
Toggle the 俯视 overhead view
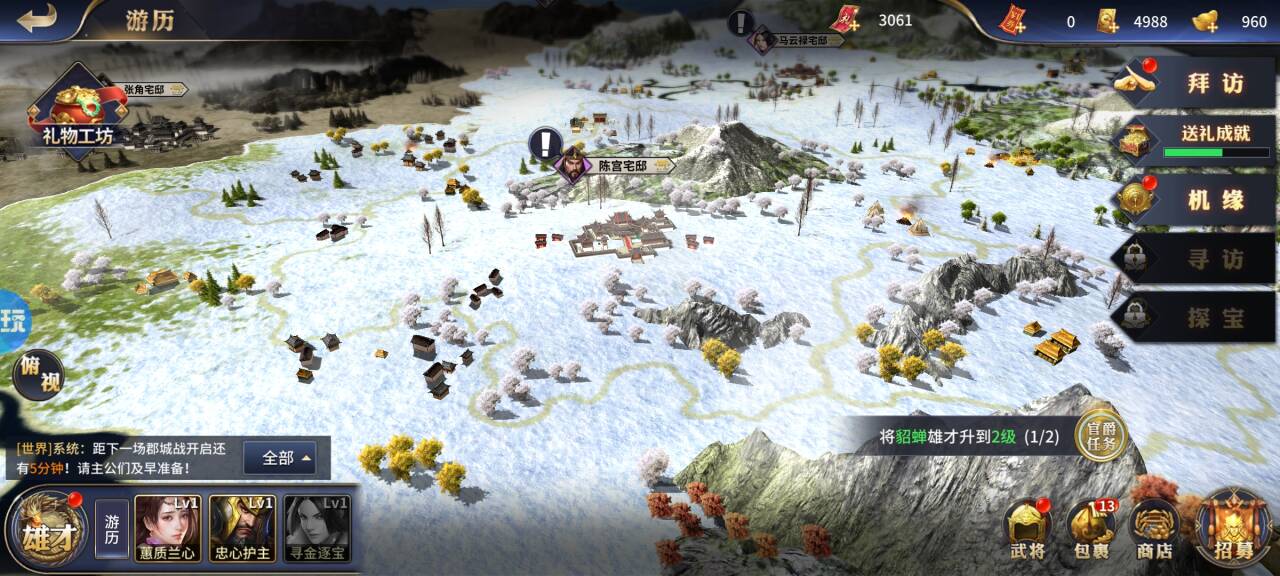(37, 376)
